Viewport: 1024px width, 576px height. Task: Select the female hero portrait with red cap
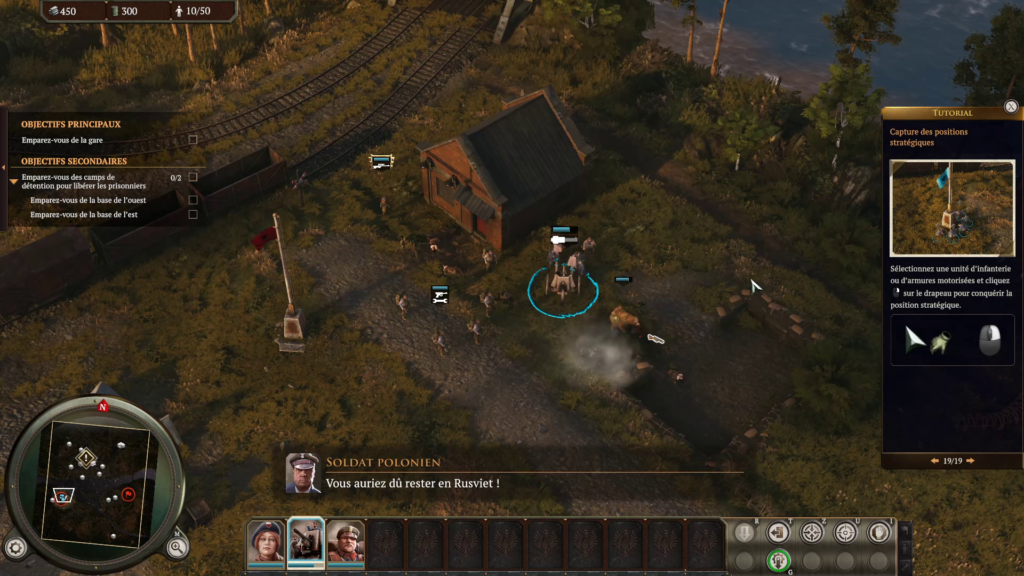(x=266, y=541)
